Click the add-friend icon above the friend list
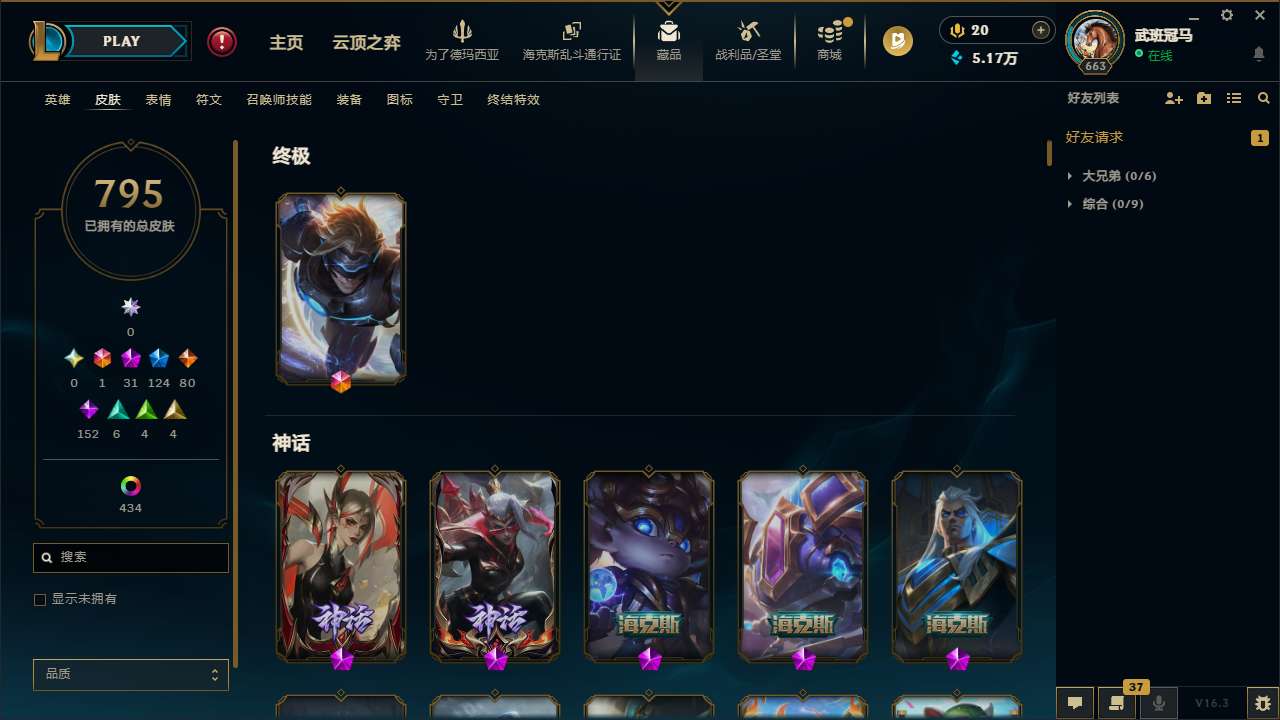The width and height of the screenshot is (1280, 720). pos(1173,98)
